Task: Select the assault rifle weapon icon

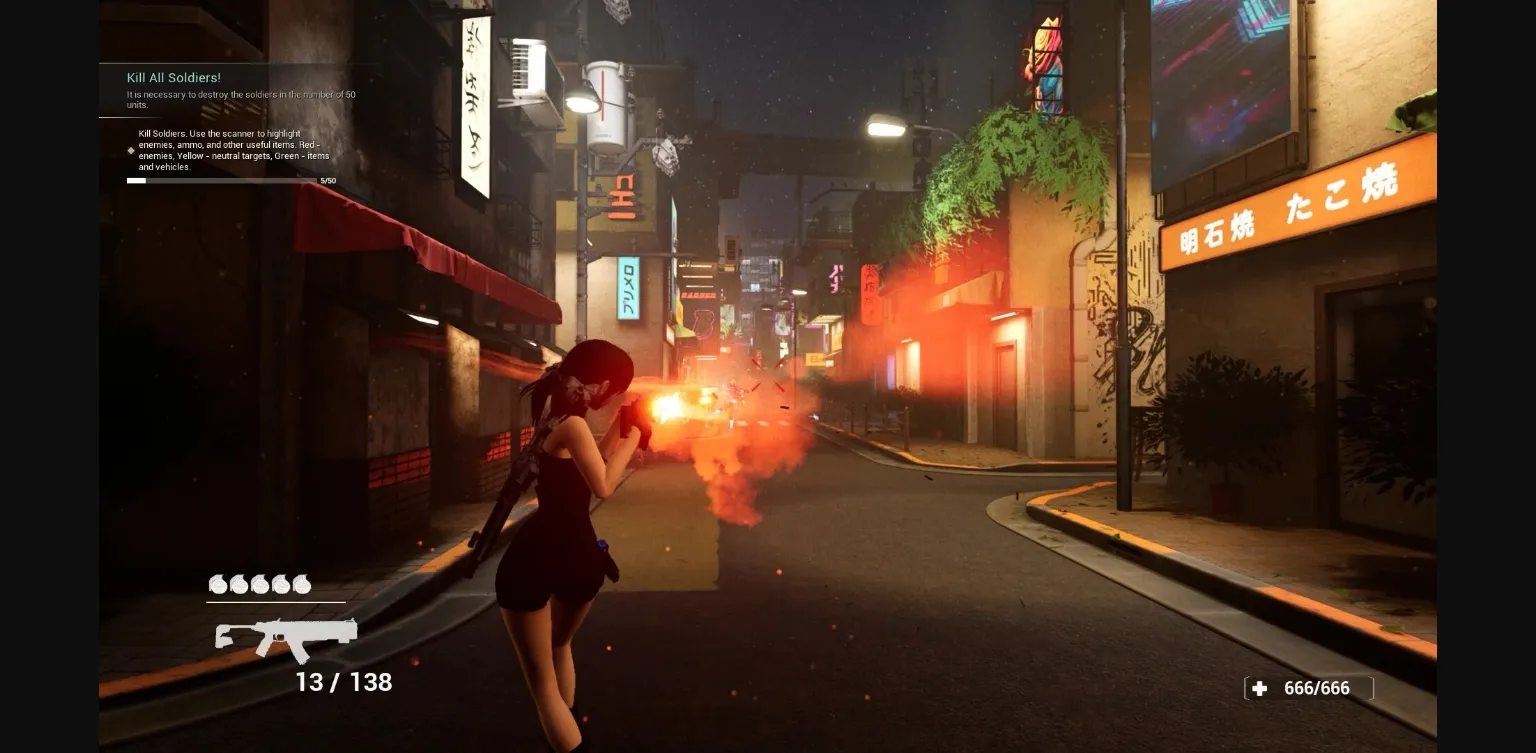Action: (285, 635)
